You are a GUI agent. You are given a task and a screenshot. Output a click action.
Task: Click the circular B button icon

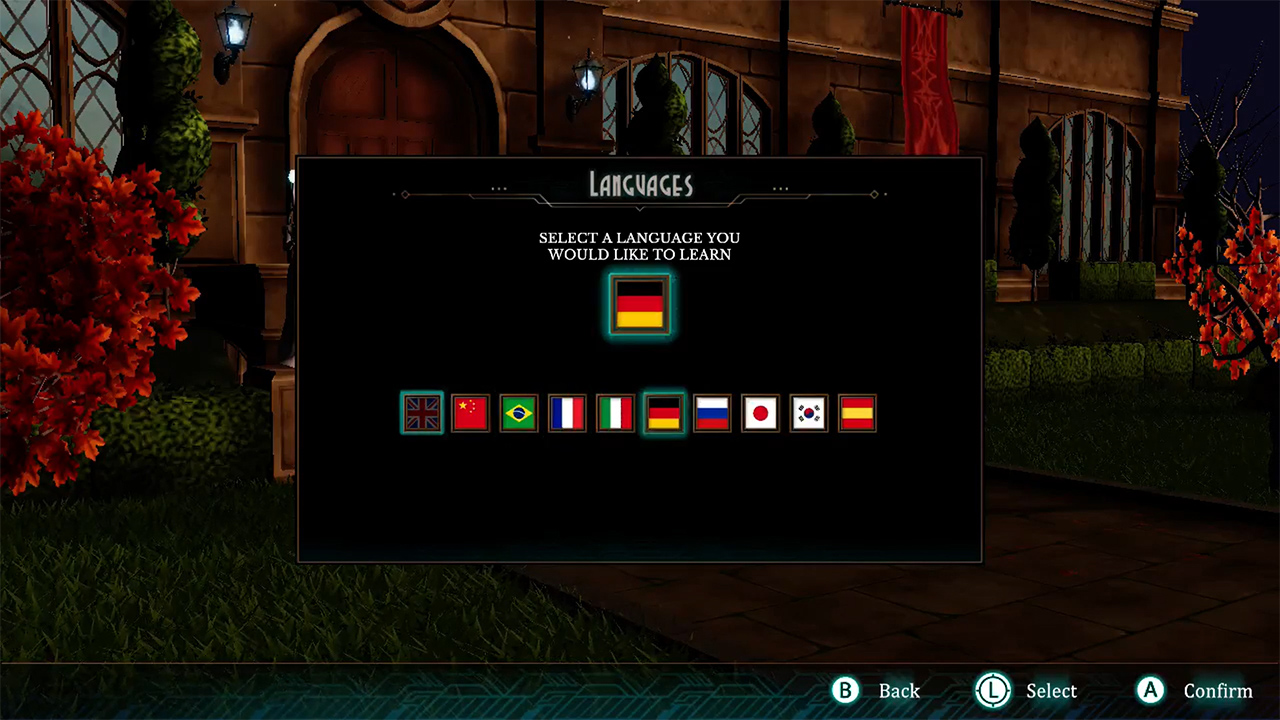pyautogui.click(x=845, y=690)
